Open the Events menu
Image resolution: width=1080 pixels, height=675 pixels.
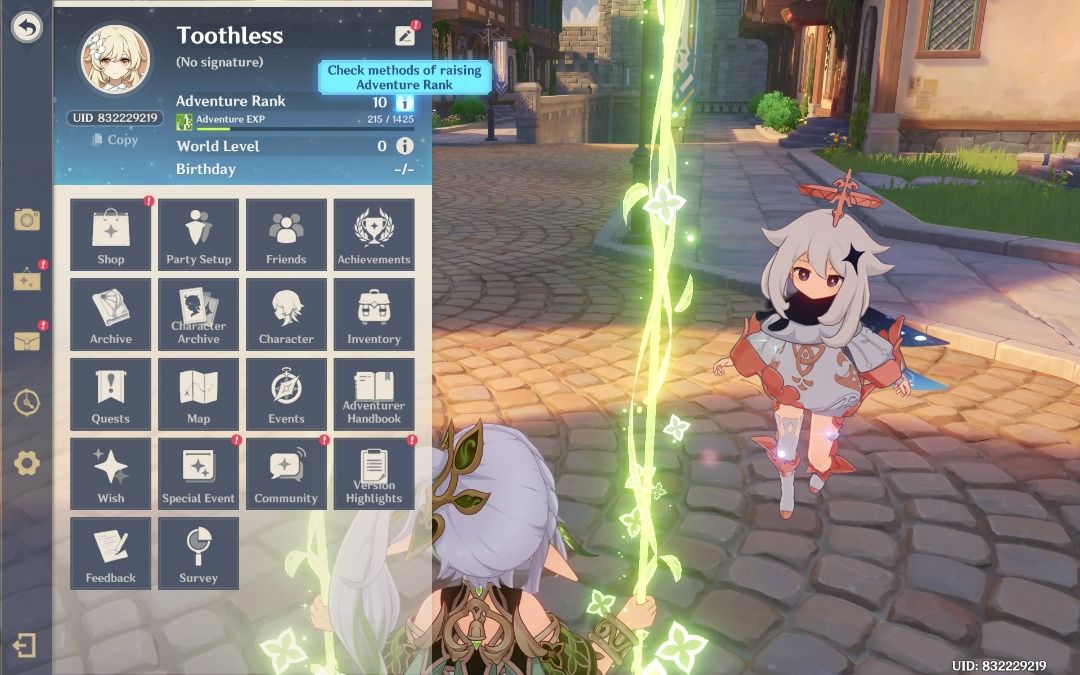pyautogui.click(x=286, y=394)
